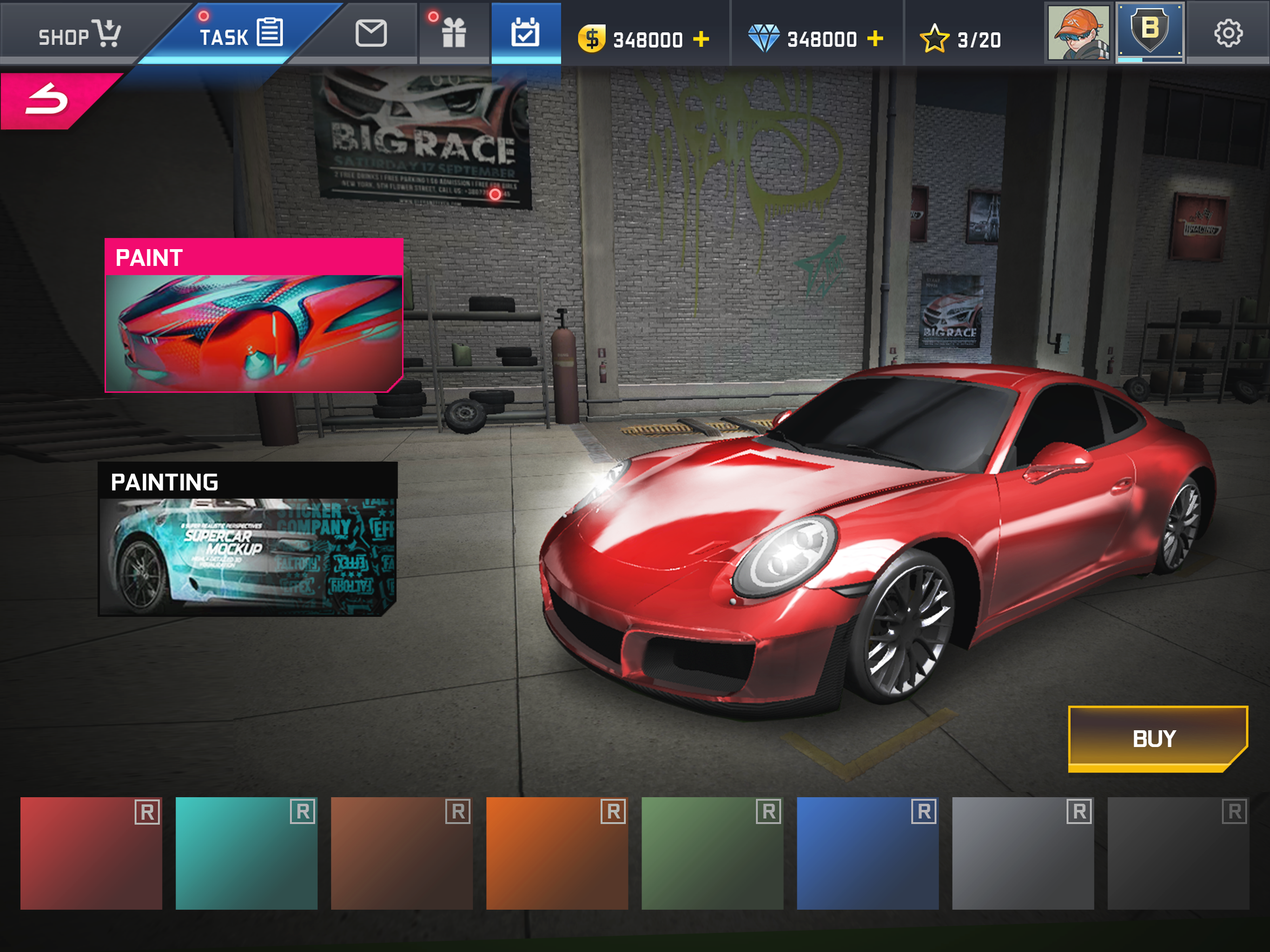Apply the orange paint color
1270x952 pixels.
coord(557,853)
